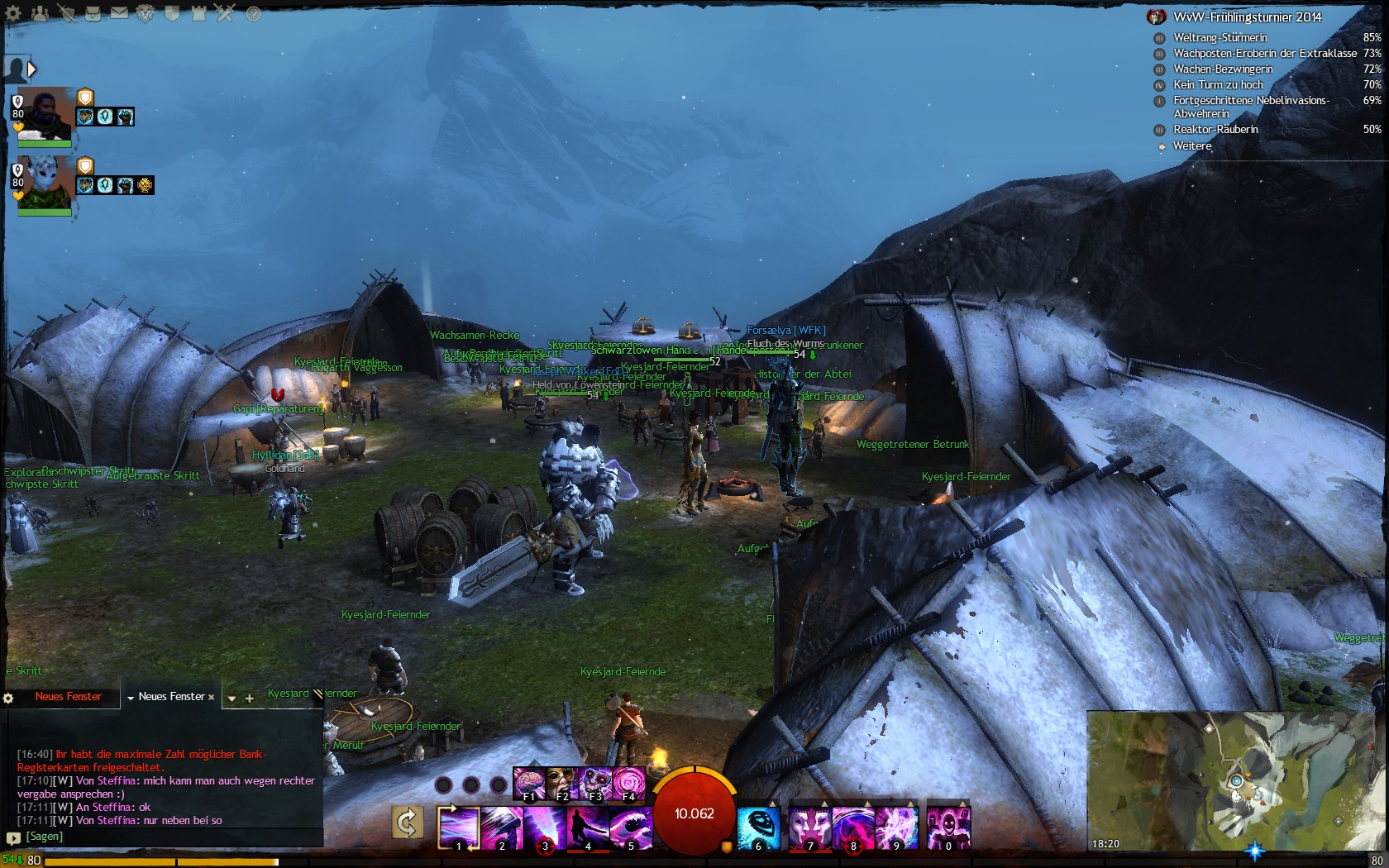Click the question mark help icon

coord(254,13)
